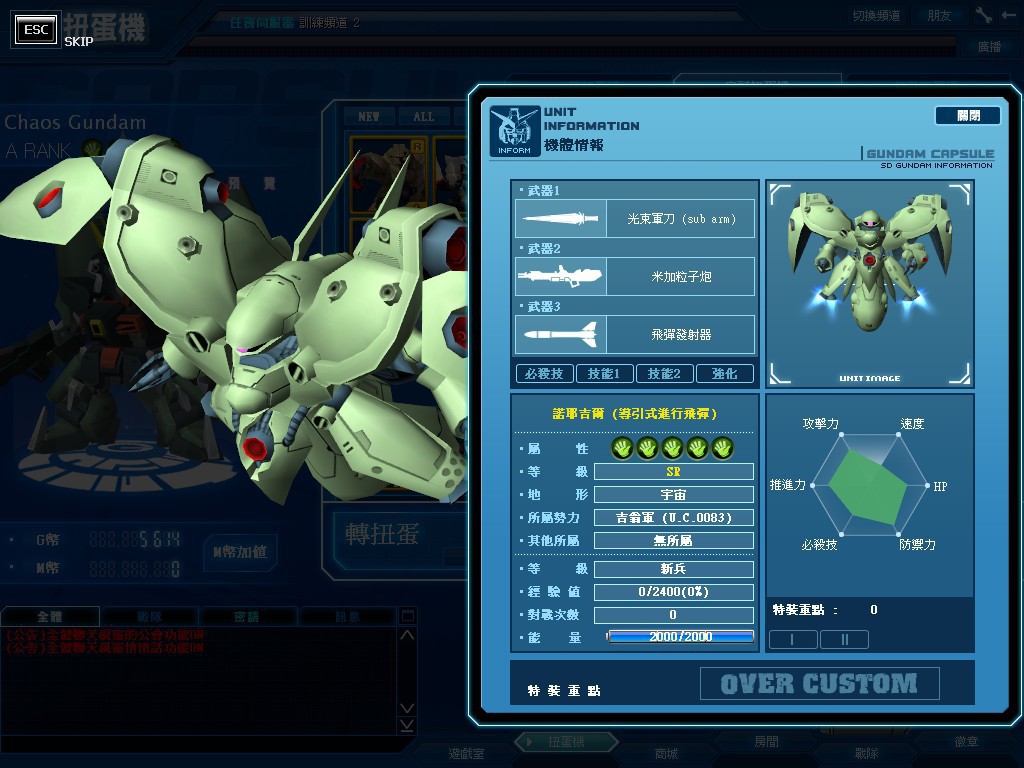Click M幣加值 to top up coins

[x=240, y=552]
